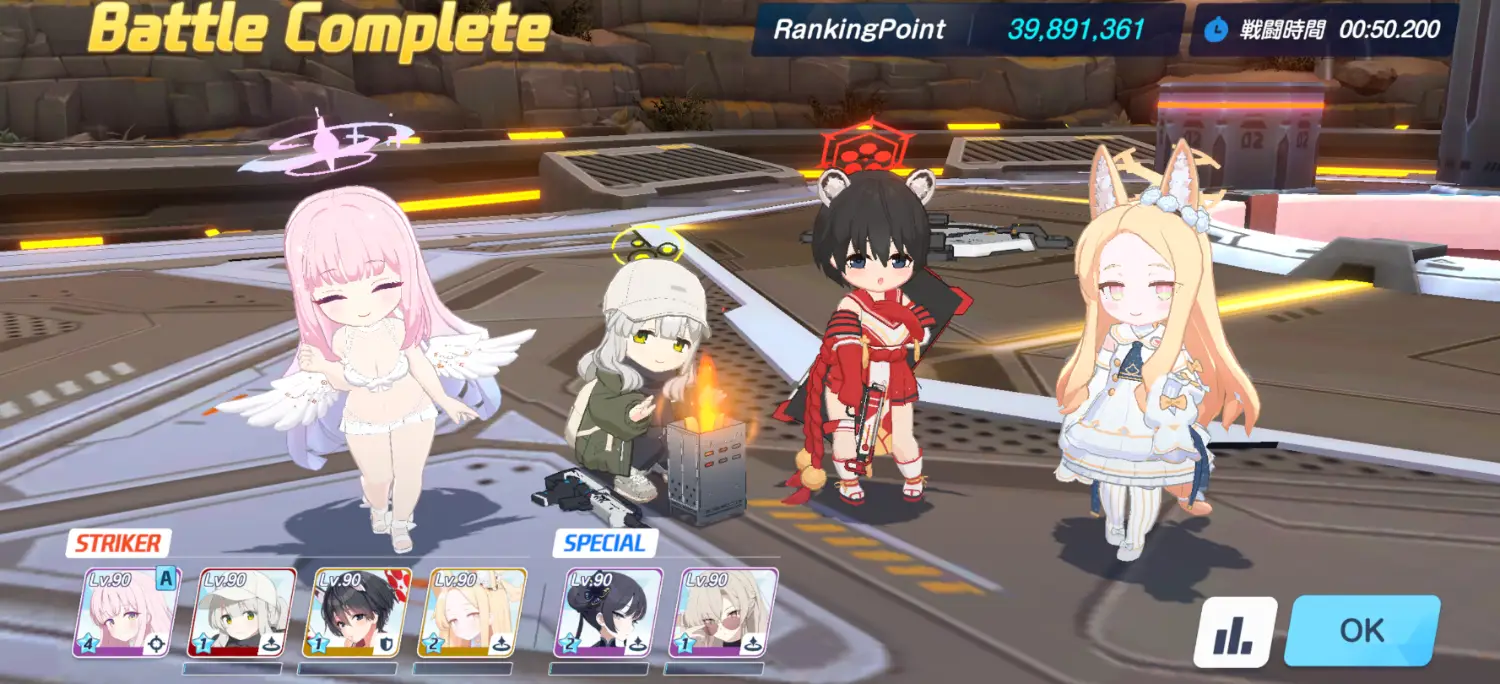Select the white-cap striker portrait
This screenshot has height=684, width=1500.
click(246, 612)
